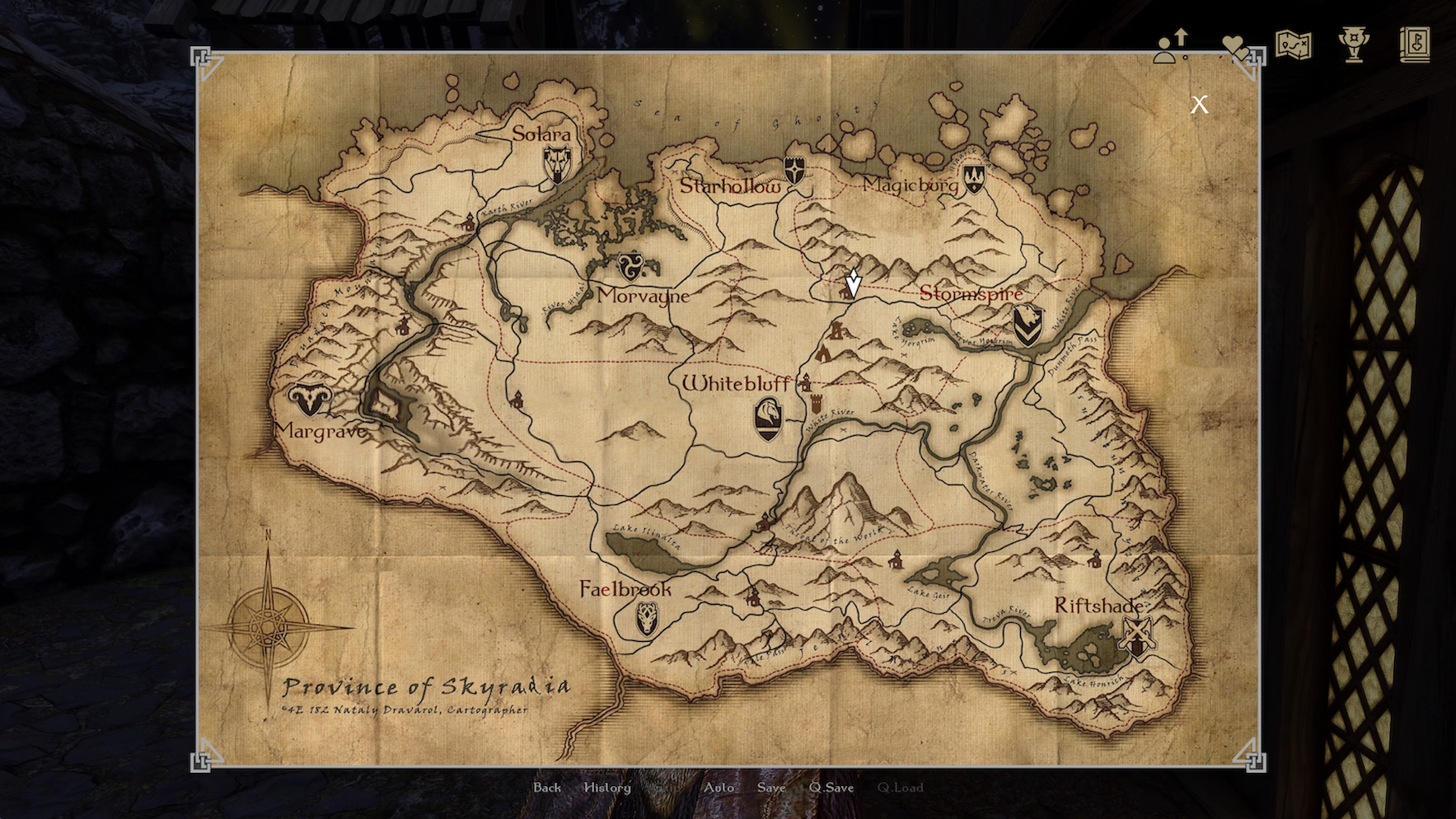The image size is (1456, 819).
Task: Close the map with the X button
Action: pos(1199,104)
